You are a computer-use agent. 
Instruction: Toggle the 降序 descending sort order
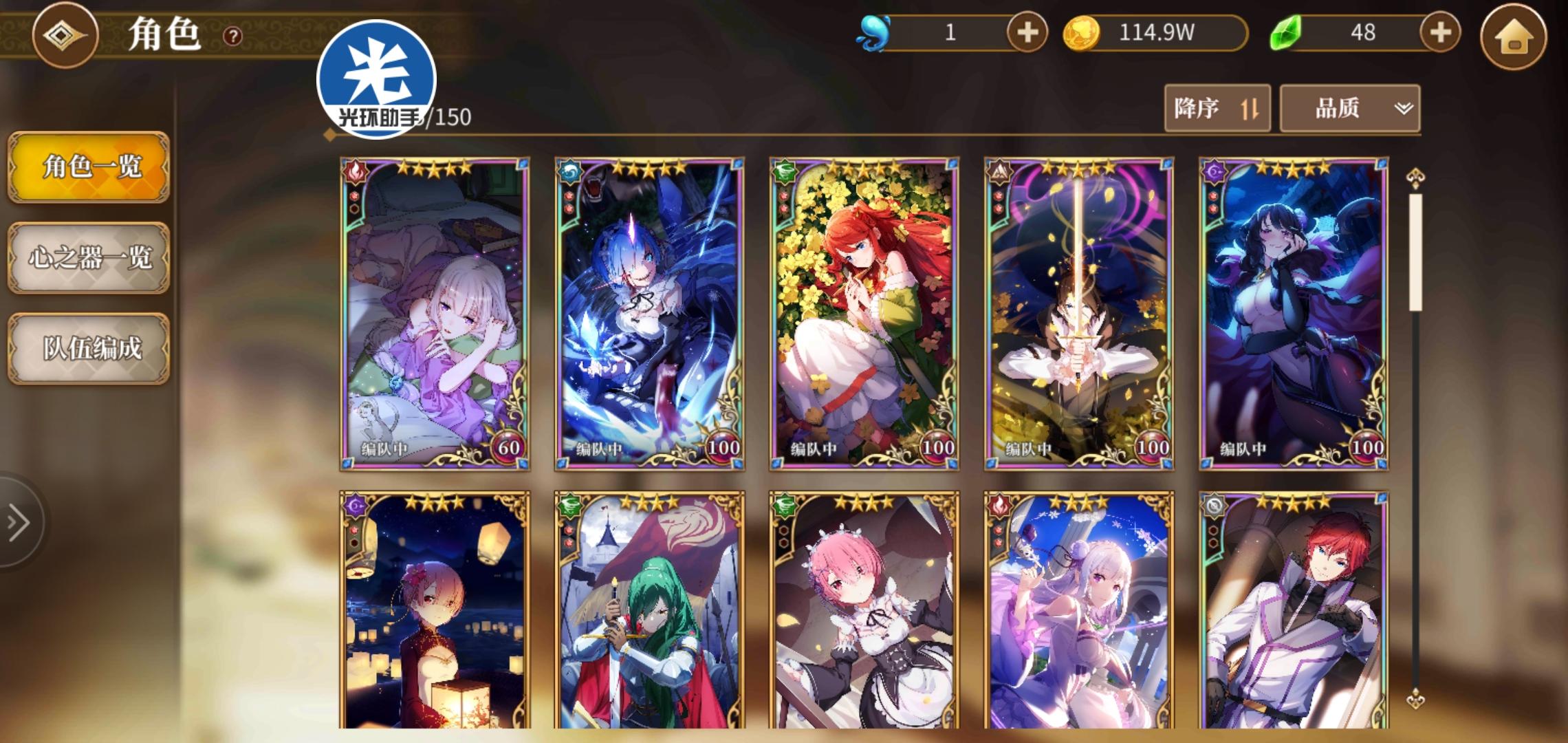pos(1216,109)
